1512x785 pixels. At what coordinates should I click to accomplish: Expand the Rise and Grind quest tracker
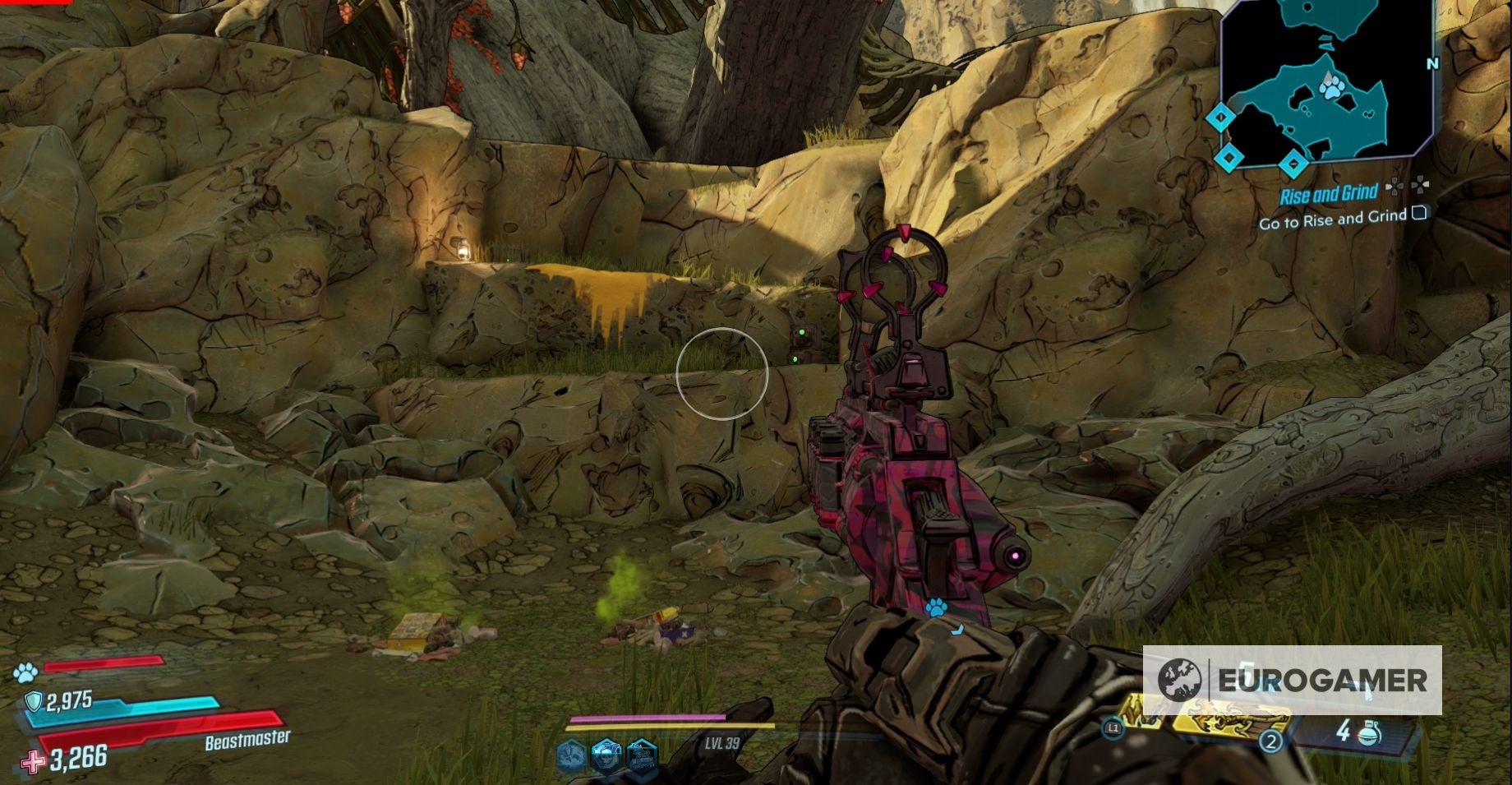click(1330, 192)
